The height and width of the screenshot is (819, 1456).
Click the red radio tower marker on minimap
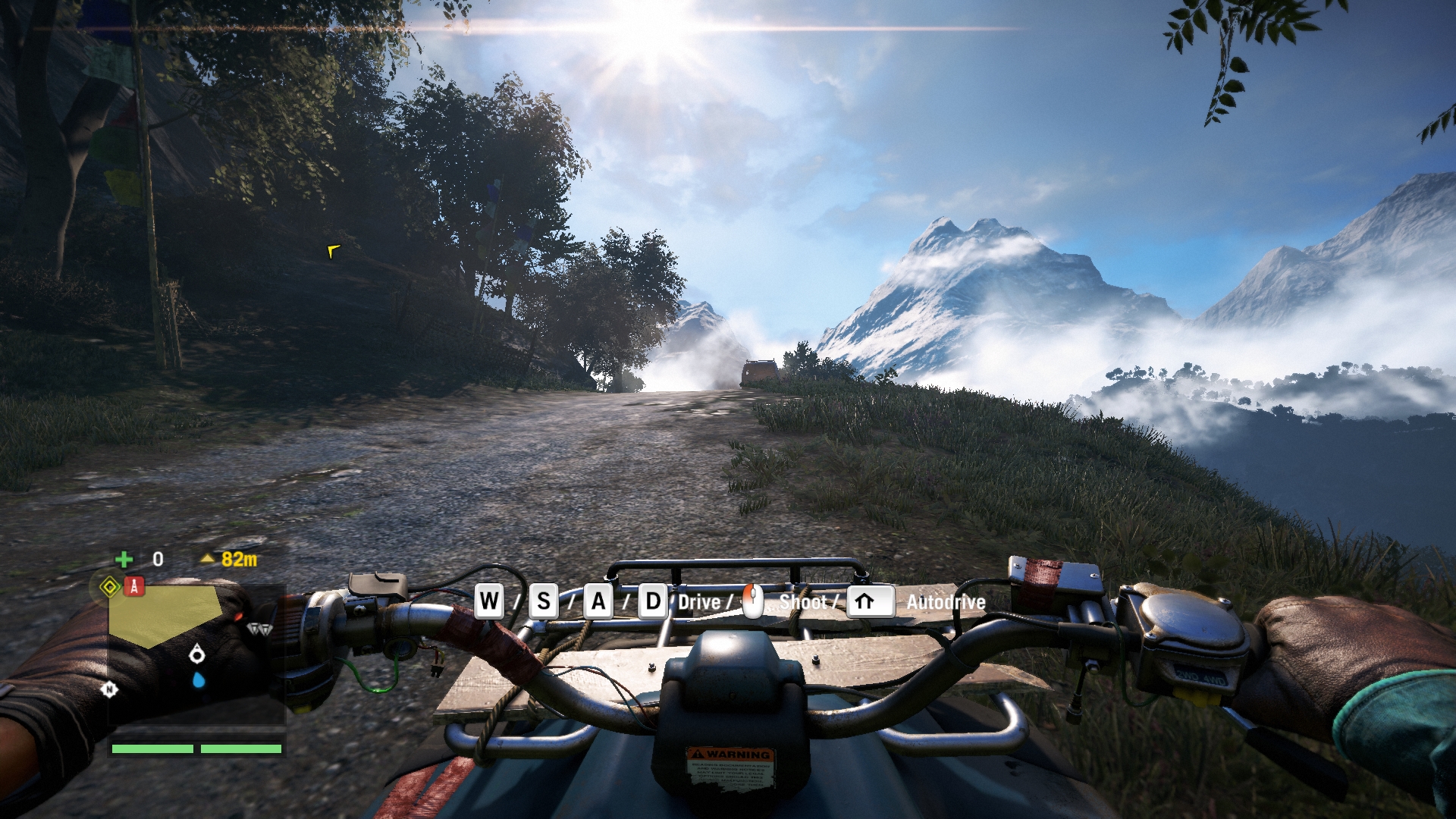(134, 586)
